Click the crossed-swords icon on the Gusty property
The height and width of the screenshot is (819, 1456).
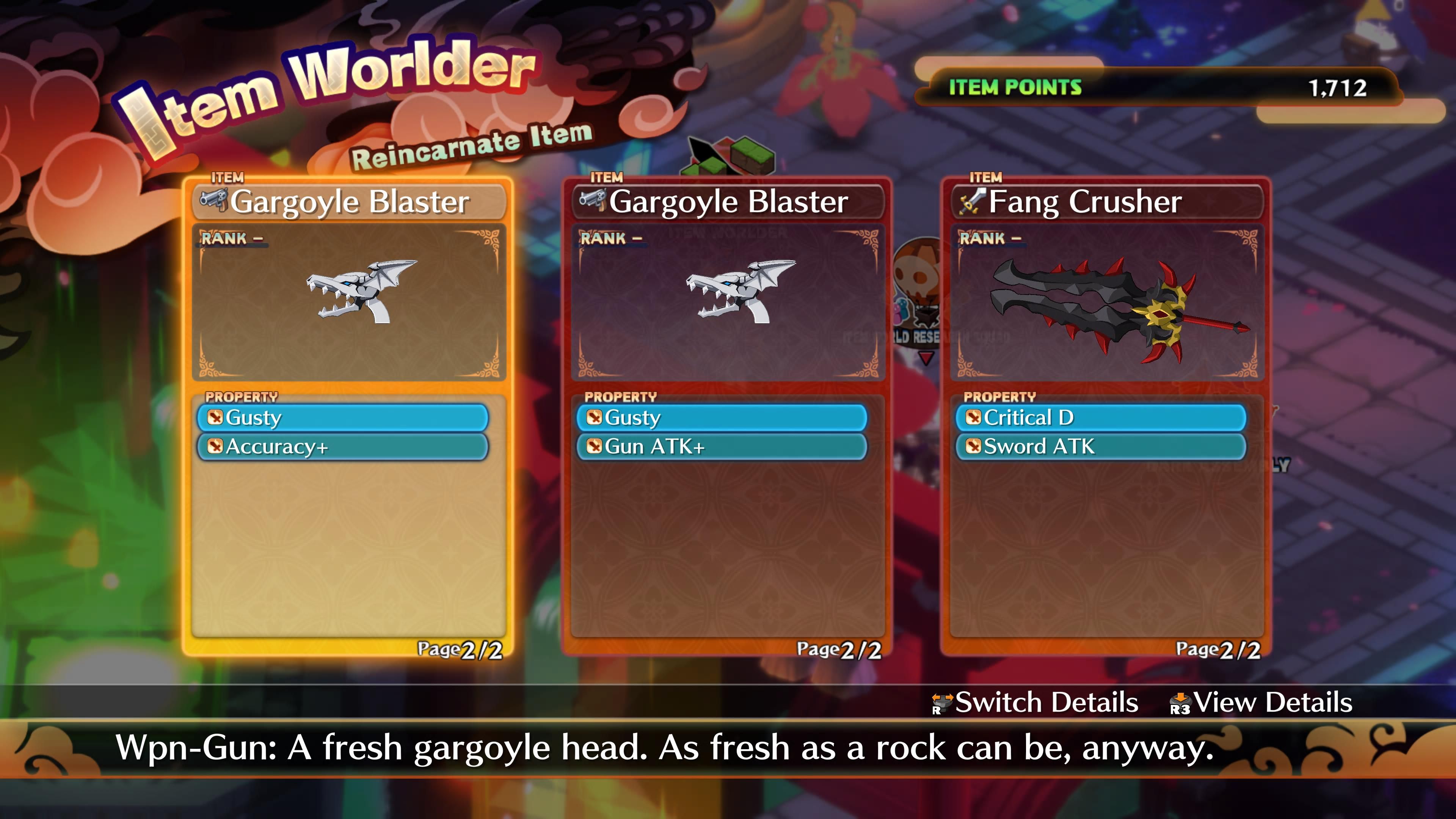click(215, 418)
